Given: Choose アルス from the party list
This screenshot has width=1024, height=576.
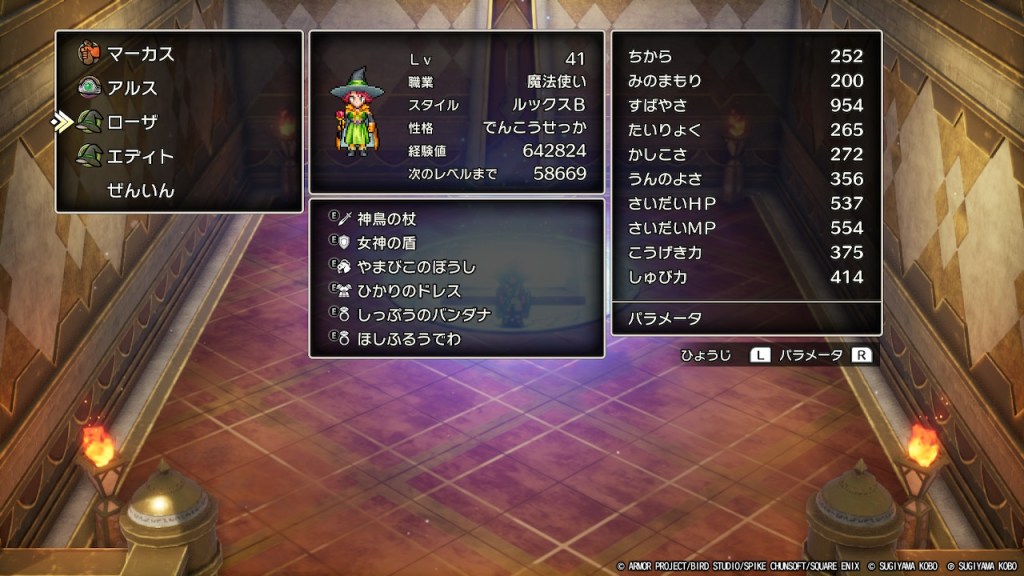Looking at the screenshot, I should coord(131,88).
